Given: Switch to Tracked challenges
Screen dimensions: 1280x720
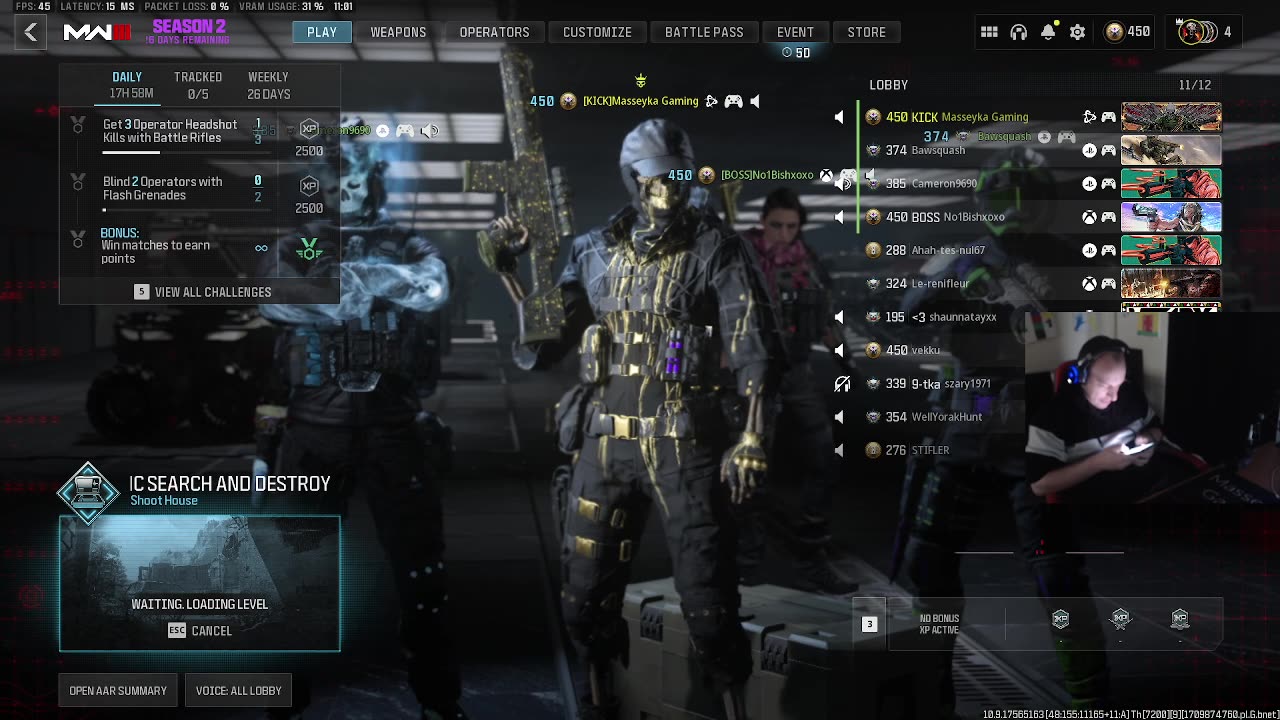Looking at the screenshot, I should tap(198, 85).
